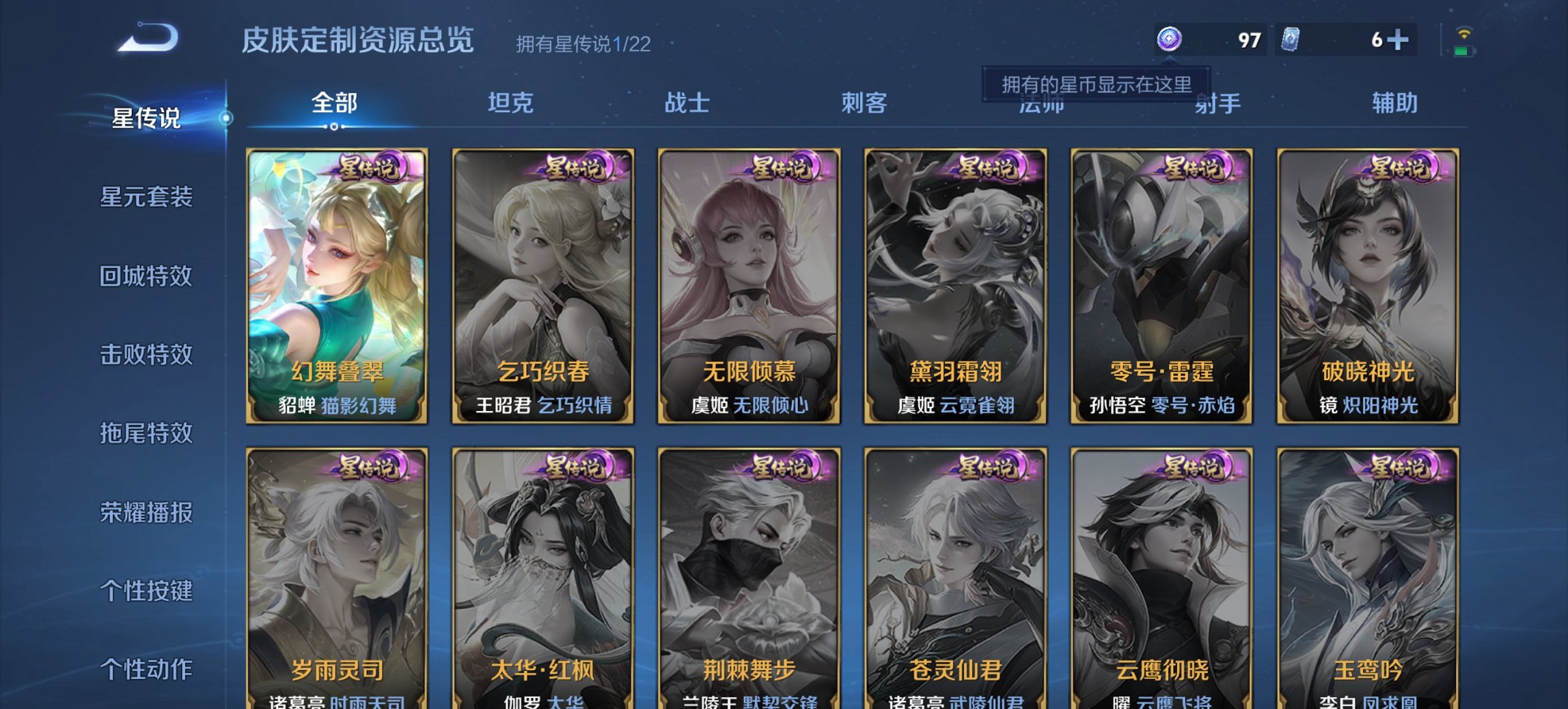Image resolution: width=1568 pixels, height=709 pixels.
Task: Switch to the 辅助 filter tab
Action: click(x=1394, y=103)
